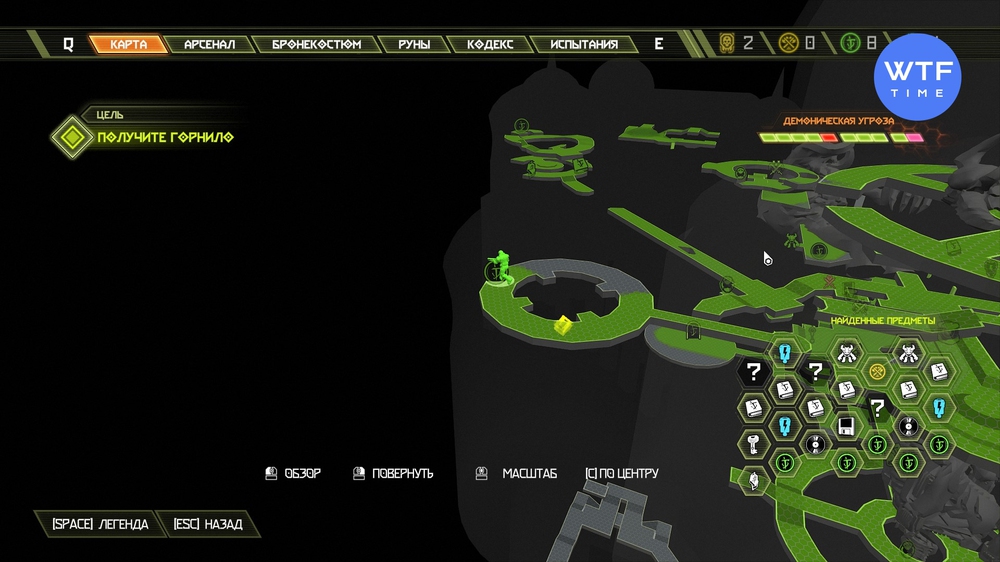Screen dimensions: 1000x562
Task: Select the active Карта tab
Action: [130, 44]
